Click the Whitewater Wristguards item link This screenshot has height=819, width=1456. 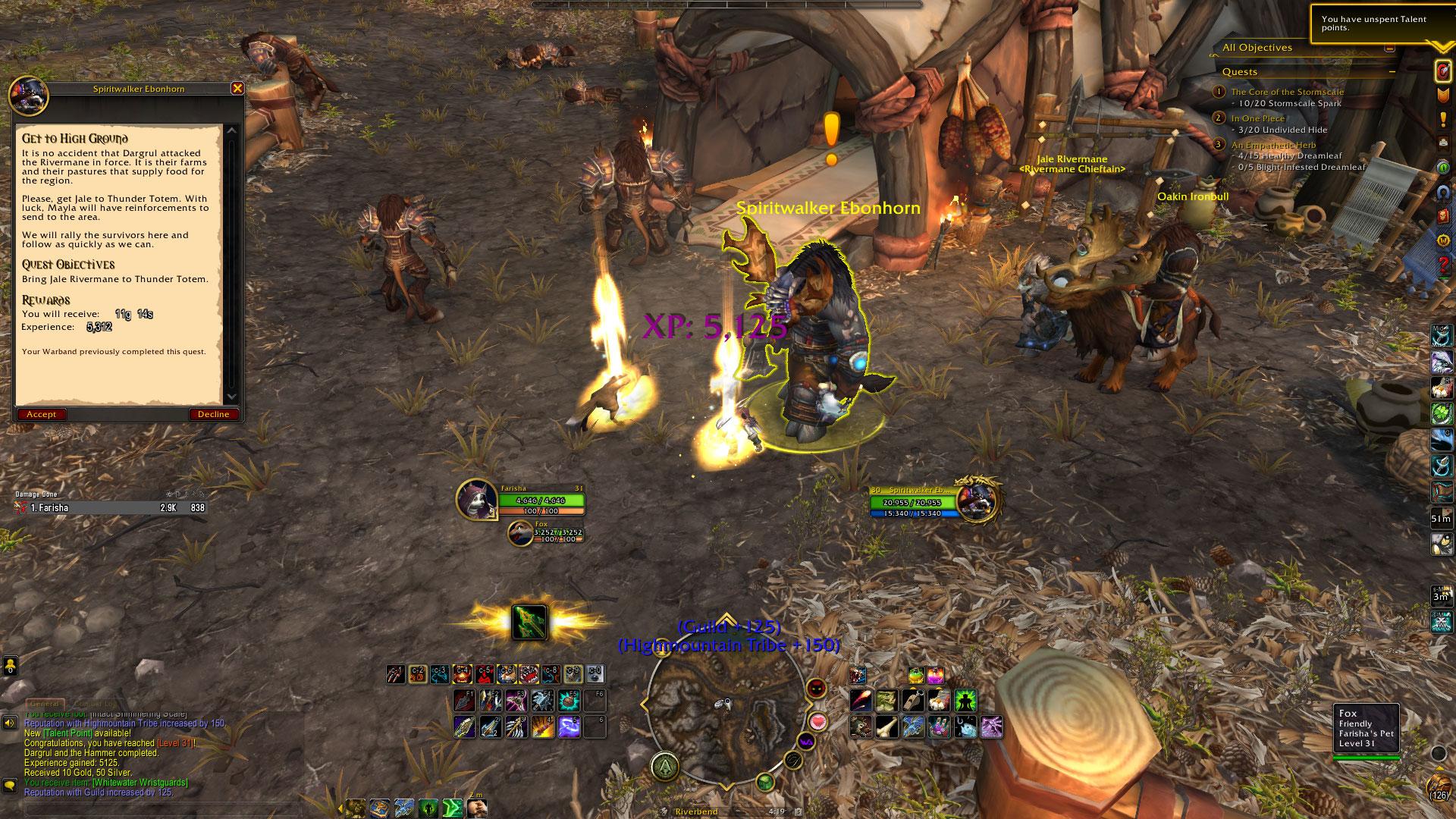[140, 783]
